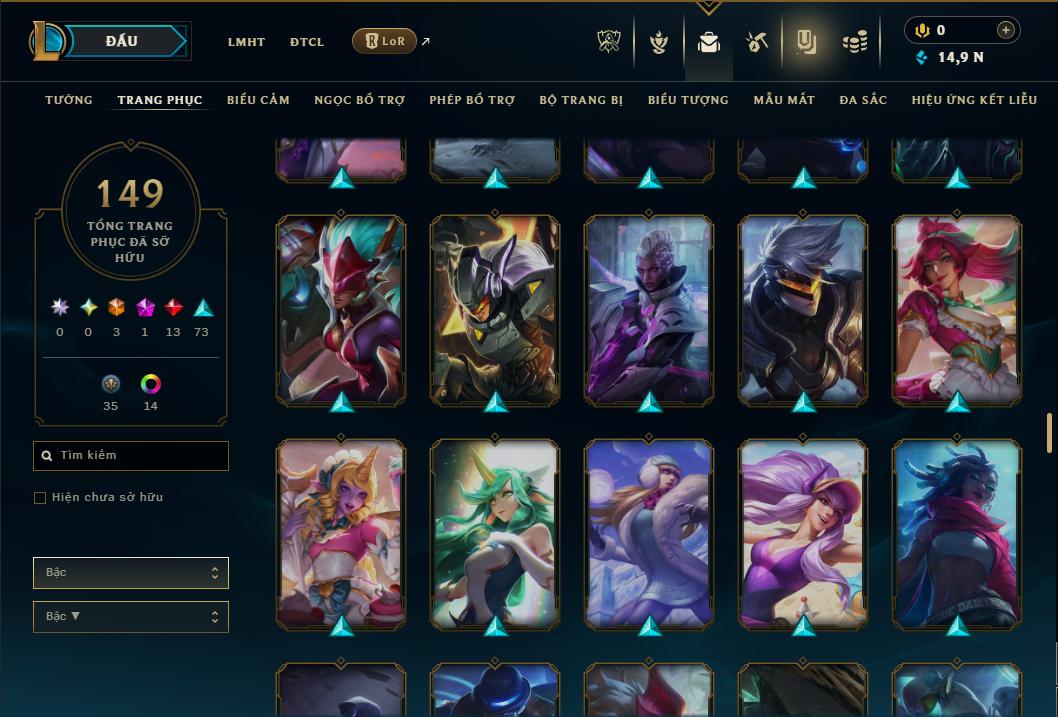Open the BIỂU CẢM tab

point(258,100)
